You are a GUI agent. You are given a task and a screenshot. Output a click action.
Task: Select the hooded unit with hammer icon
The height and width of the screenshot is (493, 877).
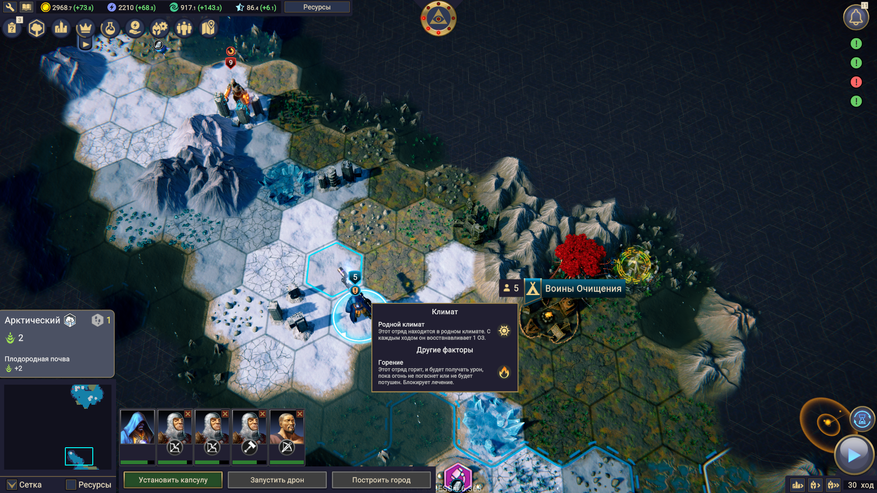250,428
